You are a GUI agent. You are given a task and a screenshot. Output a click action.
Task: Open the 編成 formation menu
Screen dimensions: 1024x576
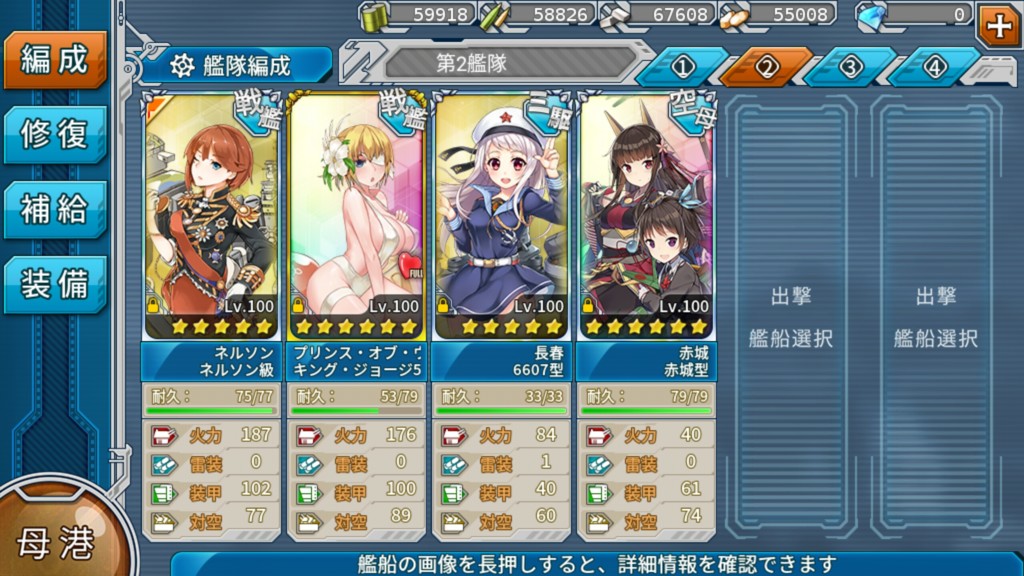(x=54, y=60)
